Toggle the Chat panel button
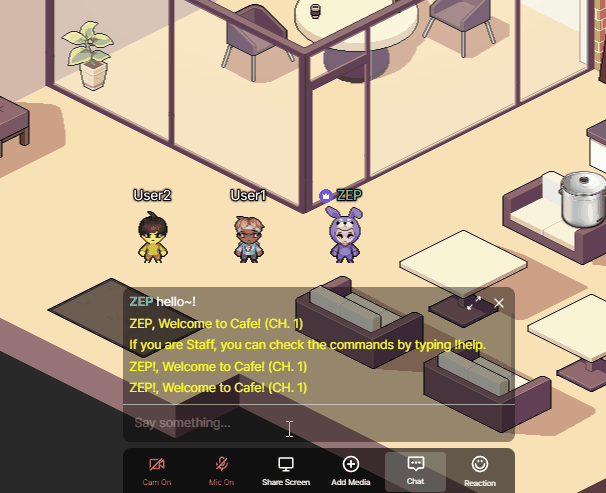This screenshot has width=606, height=493. tap(416, 470)
